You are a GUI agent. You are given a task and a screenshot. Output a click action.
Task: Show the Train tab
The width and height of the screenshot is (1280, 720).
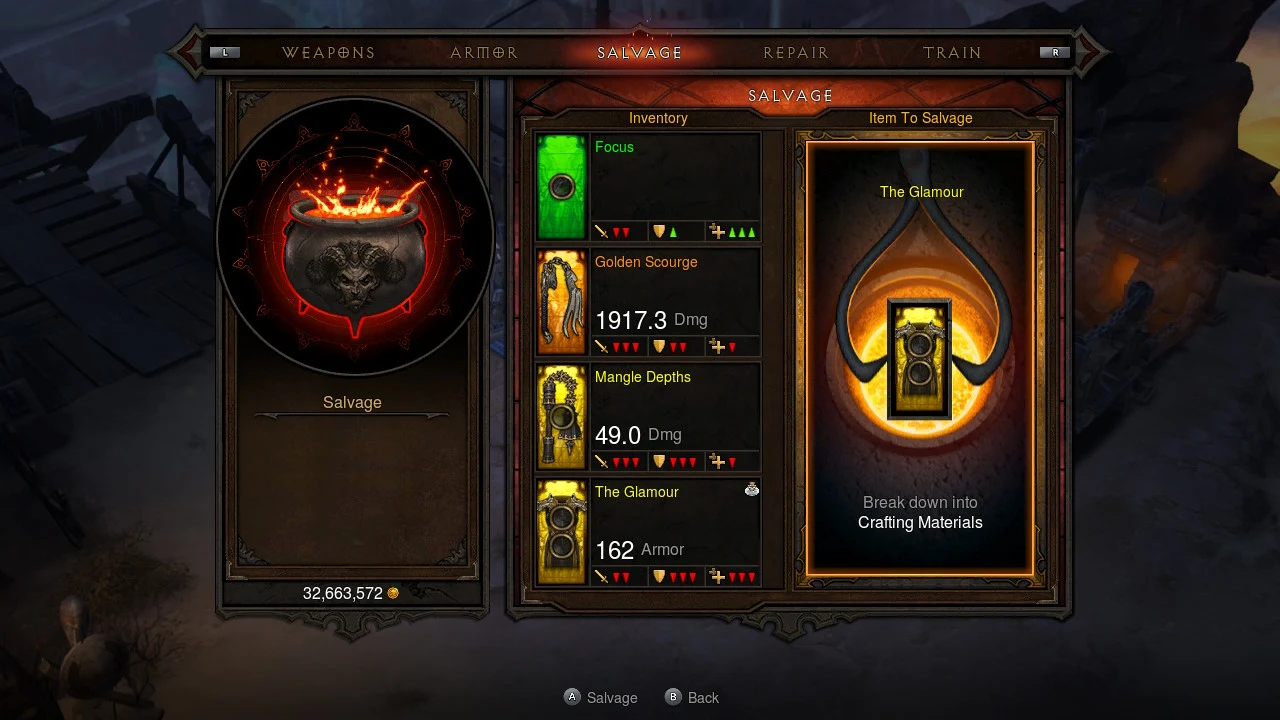[x=952, y=53]
